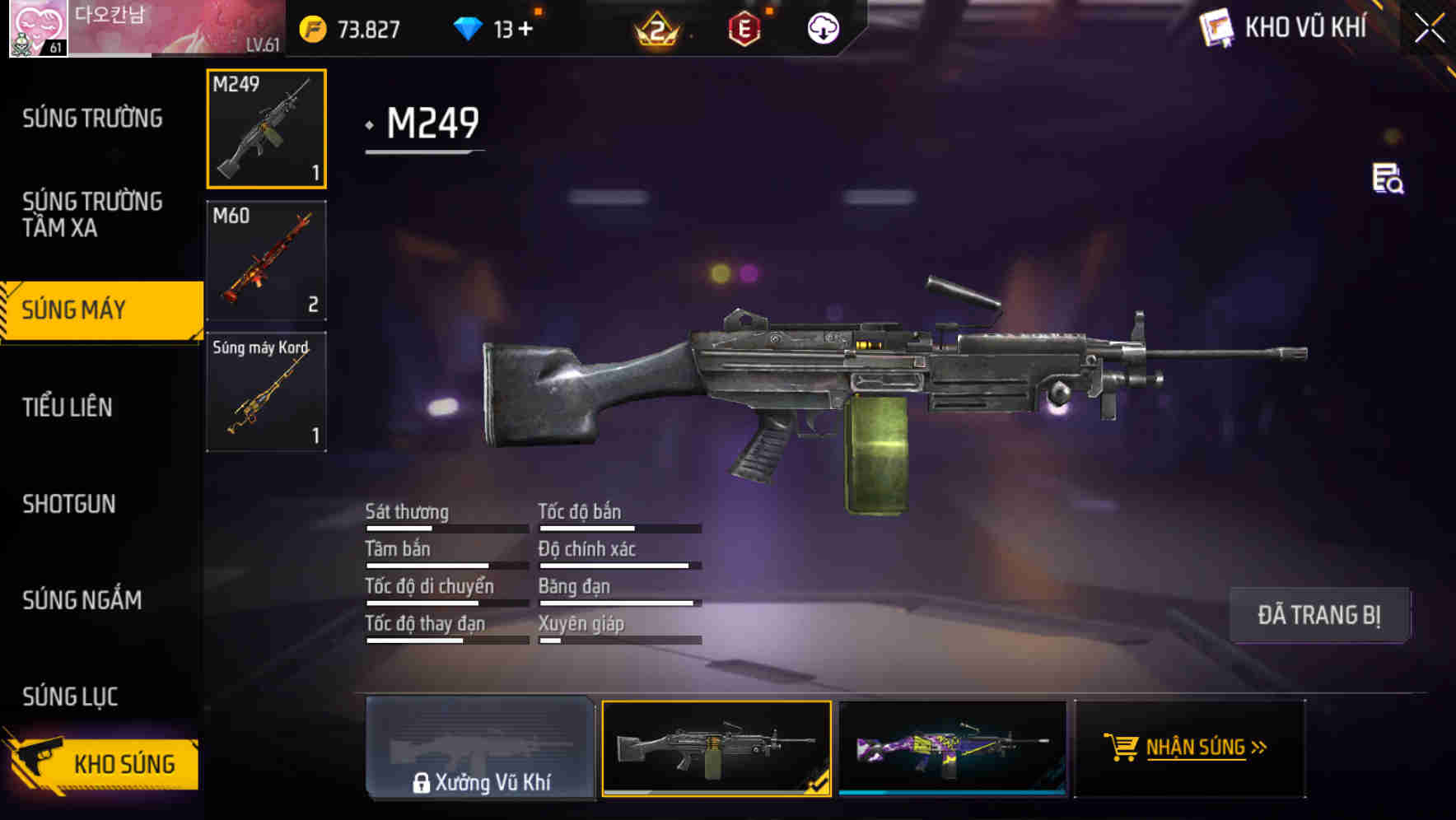Switch to the SÚNG TRƯỜNG category
Image resolution: width=1456 pixels, height=820 pixels.
point(93,119)
